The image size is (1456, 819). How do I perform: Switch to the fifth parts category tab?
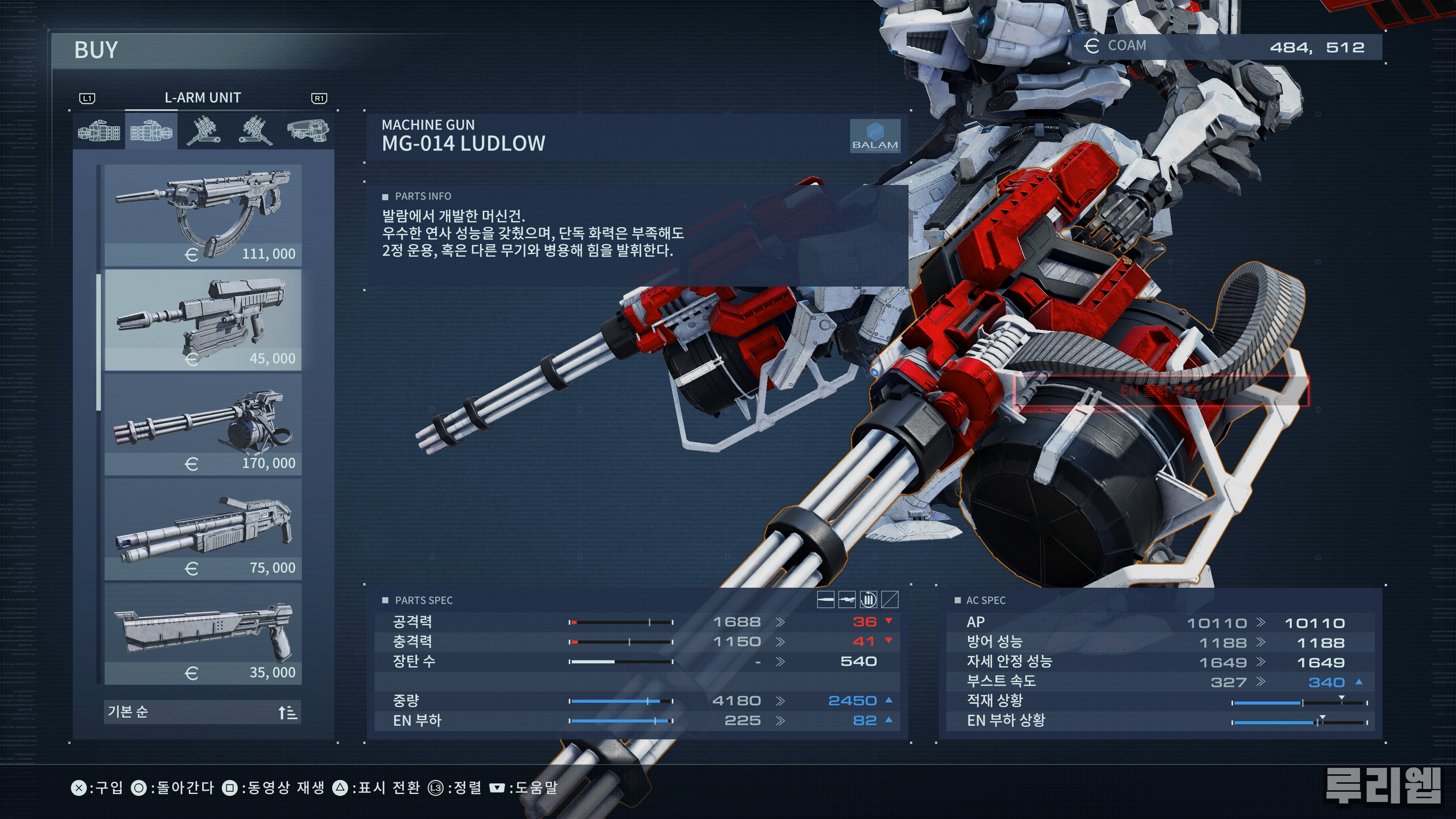pyautogui.click(x=308, y=131)
